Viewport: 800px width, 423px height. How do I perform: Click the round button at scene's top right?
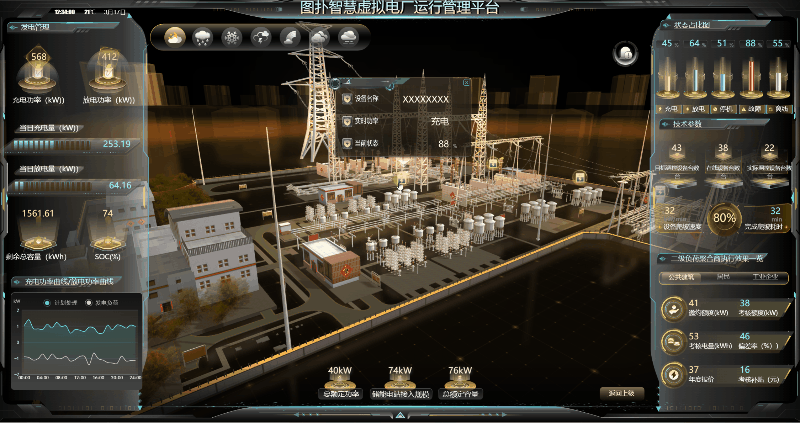pos(626,52)
